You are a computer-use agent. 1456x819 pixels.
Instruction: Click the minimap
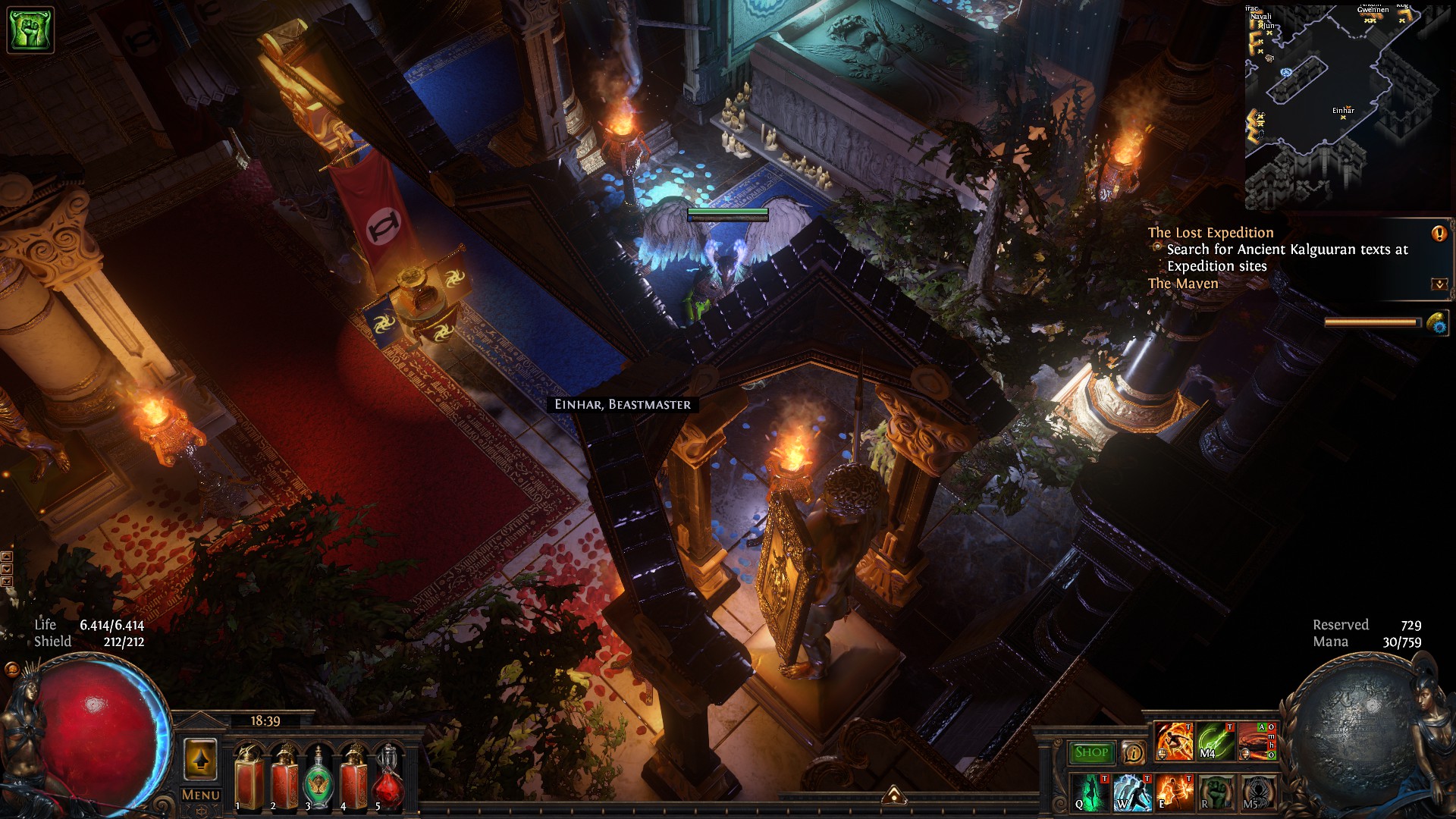coord(1347,106)
